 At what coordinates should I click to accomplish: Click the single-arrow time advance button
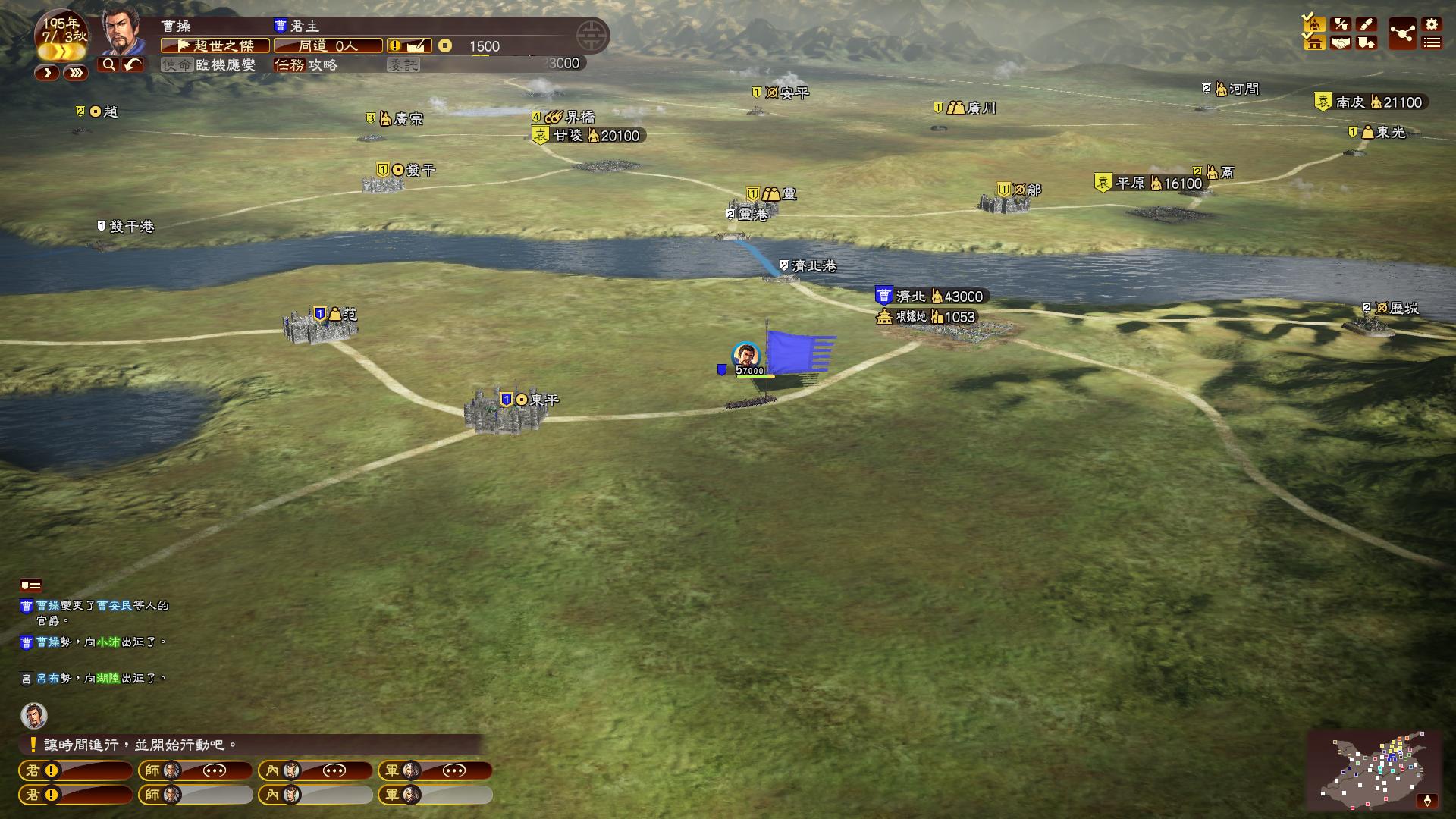tap(47, 73)
